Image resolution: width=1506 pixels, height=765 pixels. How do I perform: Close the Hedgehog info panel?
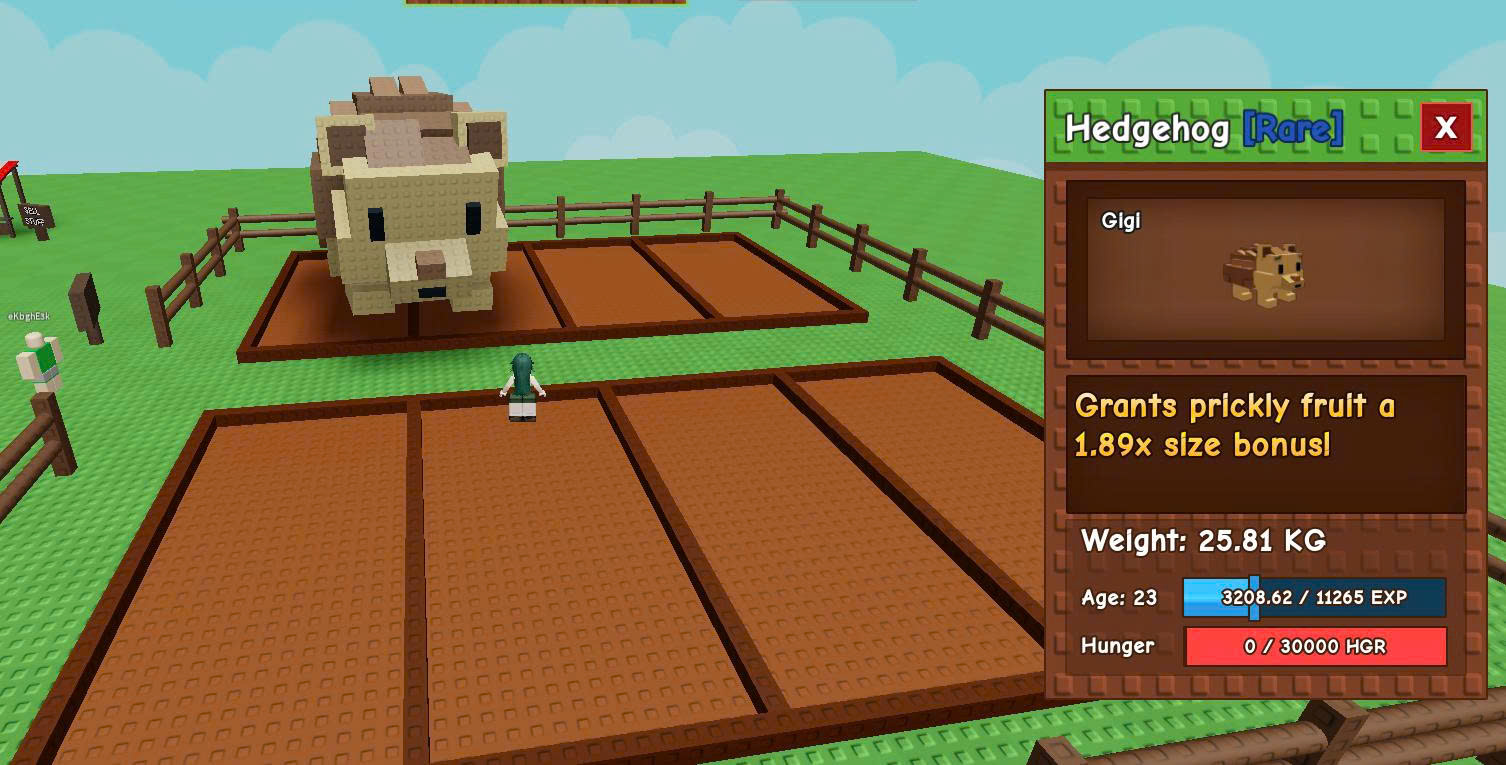point(1445,127)
